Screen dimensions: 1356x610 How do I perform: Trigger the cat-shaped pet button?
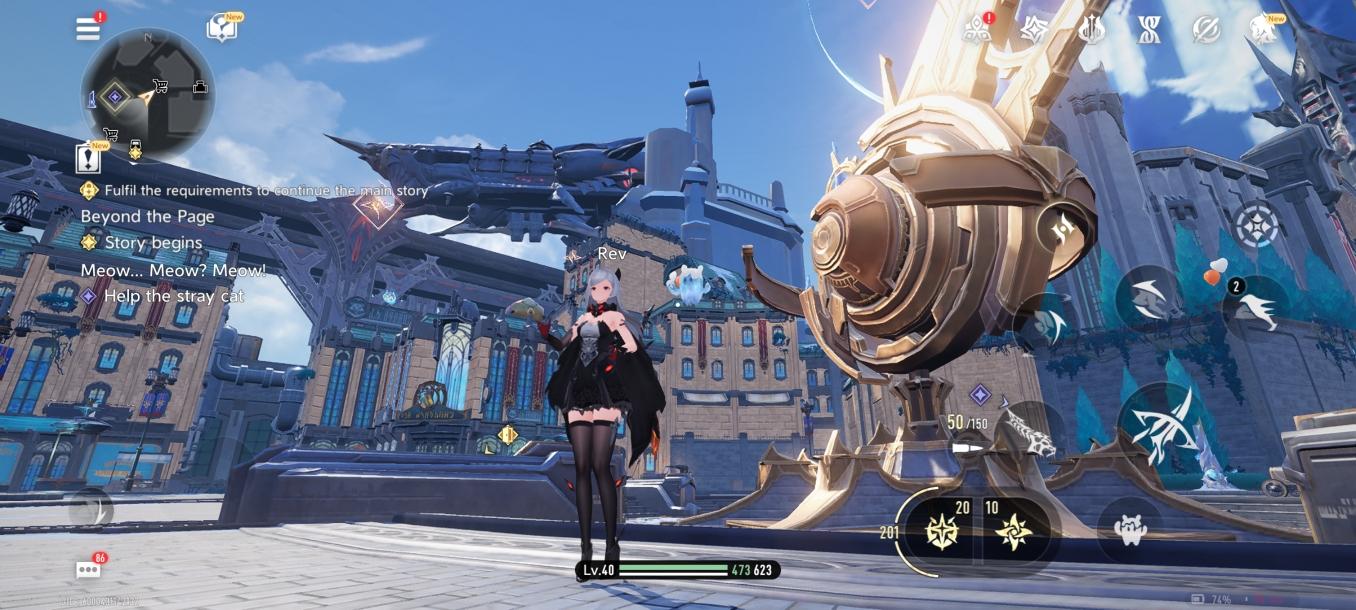1130,530
